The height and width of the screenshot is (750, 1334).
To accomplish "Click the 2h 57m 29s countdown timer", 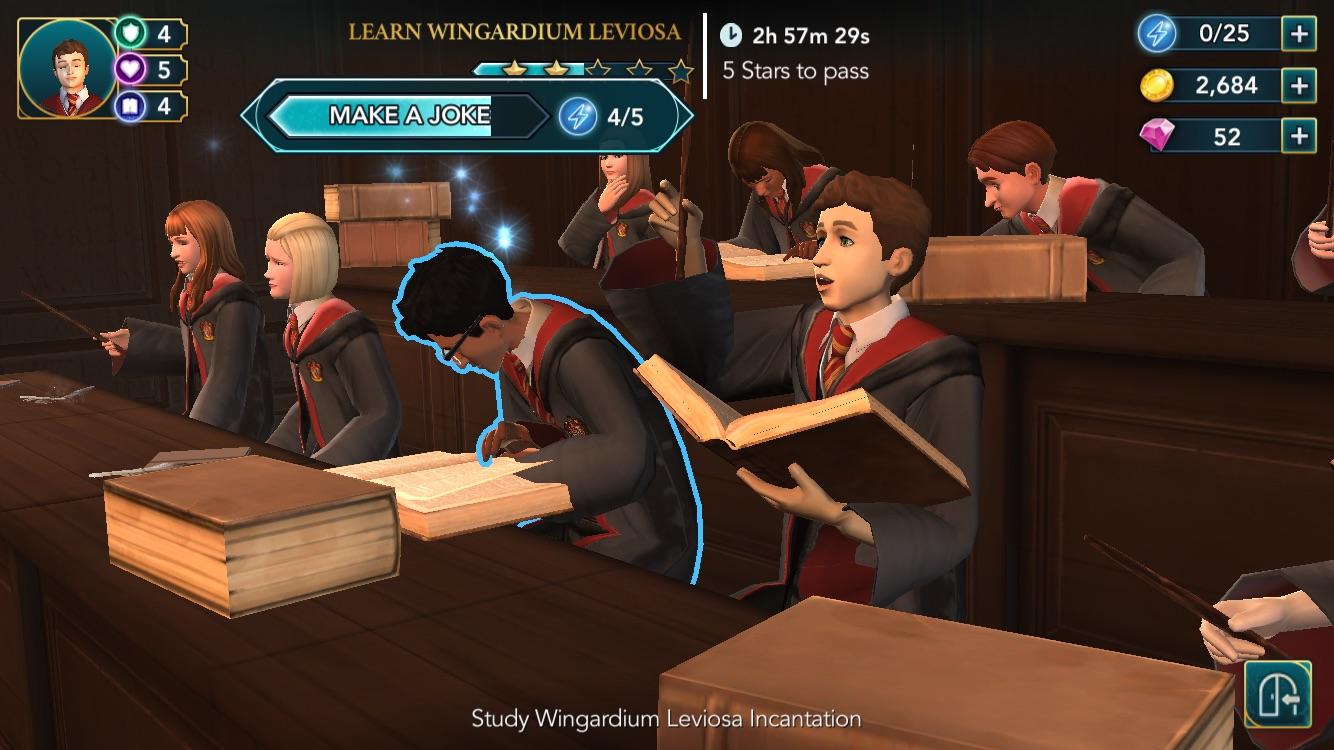I will pyautogui.click(x=810, y=37).
